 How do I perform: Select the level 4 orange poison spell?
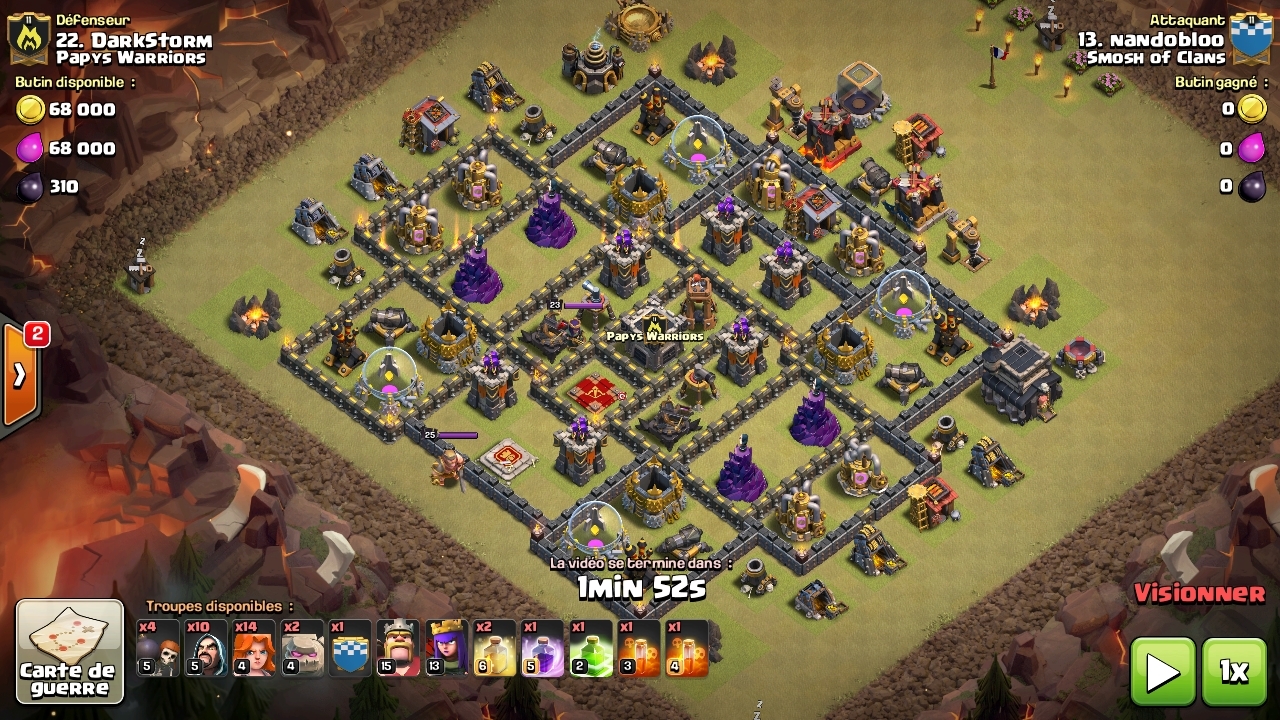coord(687,648)
